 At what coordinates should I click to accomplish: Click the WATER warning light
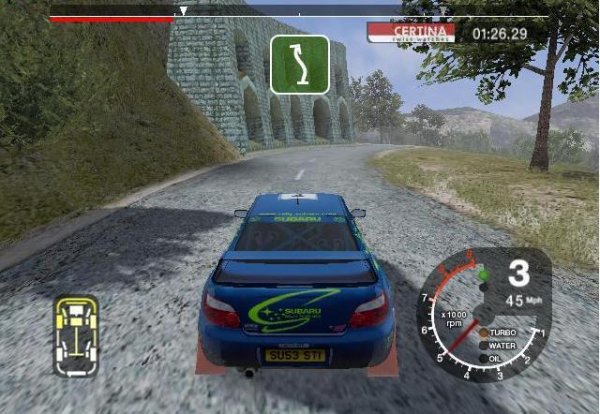point(484,345)
